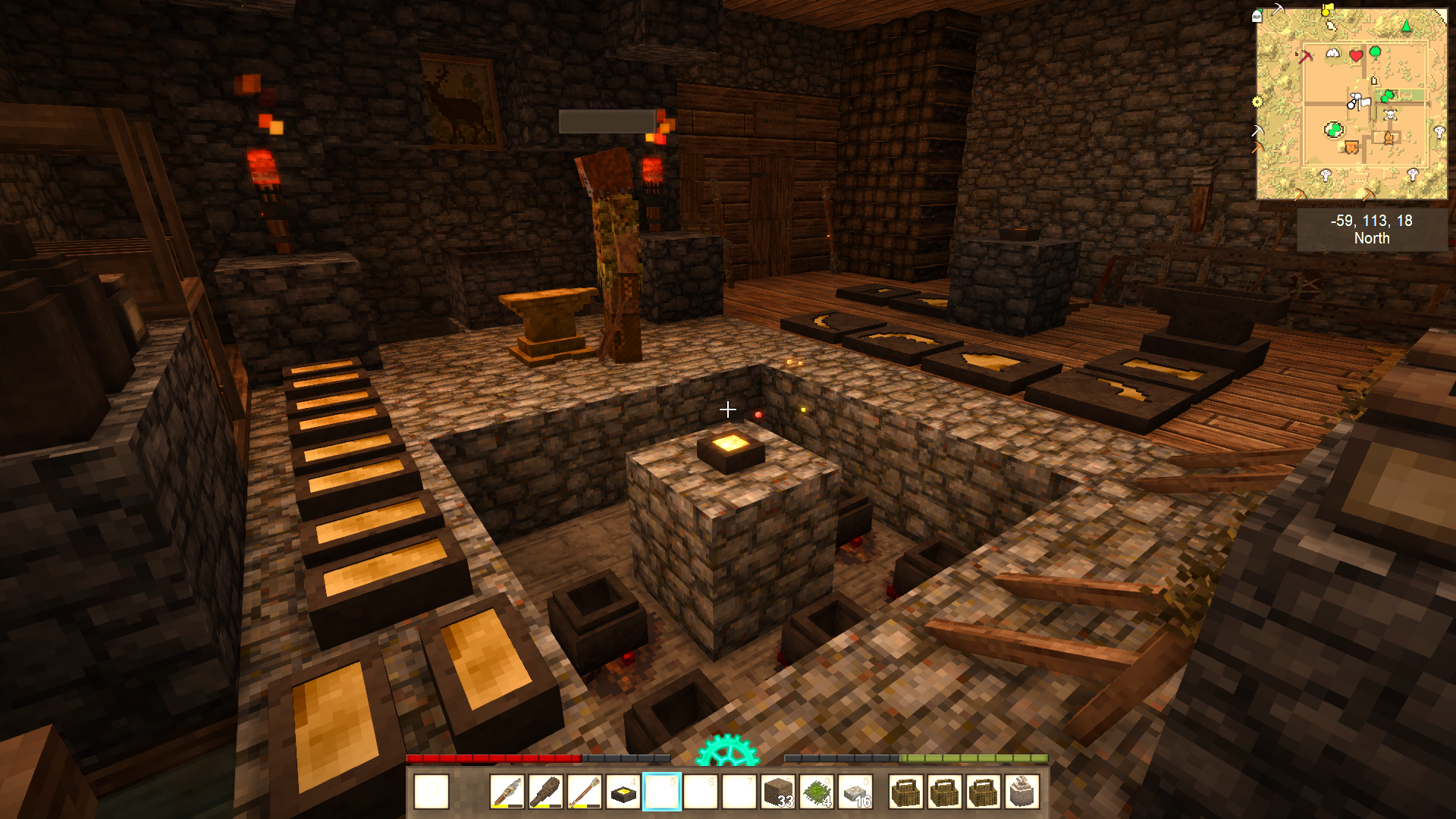Viewport: 1456px width, 819px height.
Task: Select the green pine tree marker
Action: pos(1407,27)
